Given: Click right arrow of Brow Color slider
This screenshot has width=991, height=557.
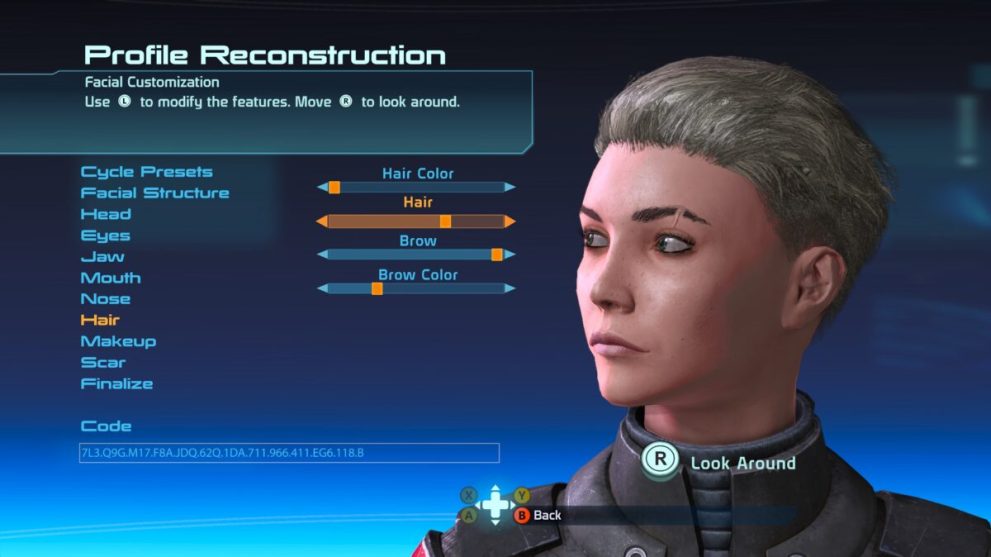Looking at the screenshot, I should coord(510,289).
